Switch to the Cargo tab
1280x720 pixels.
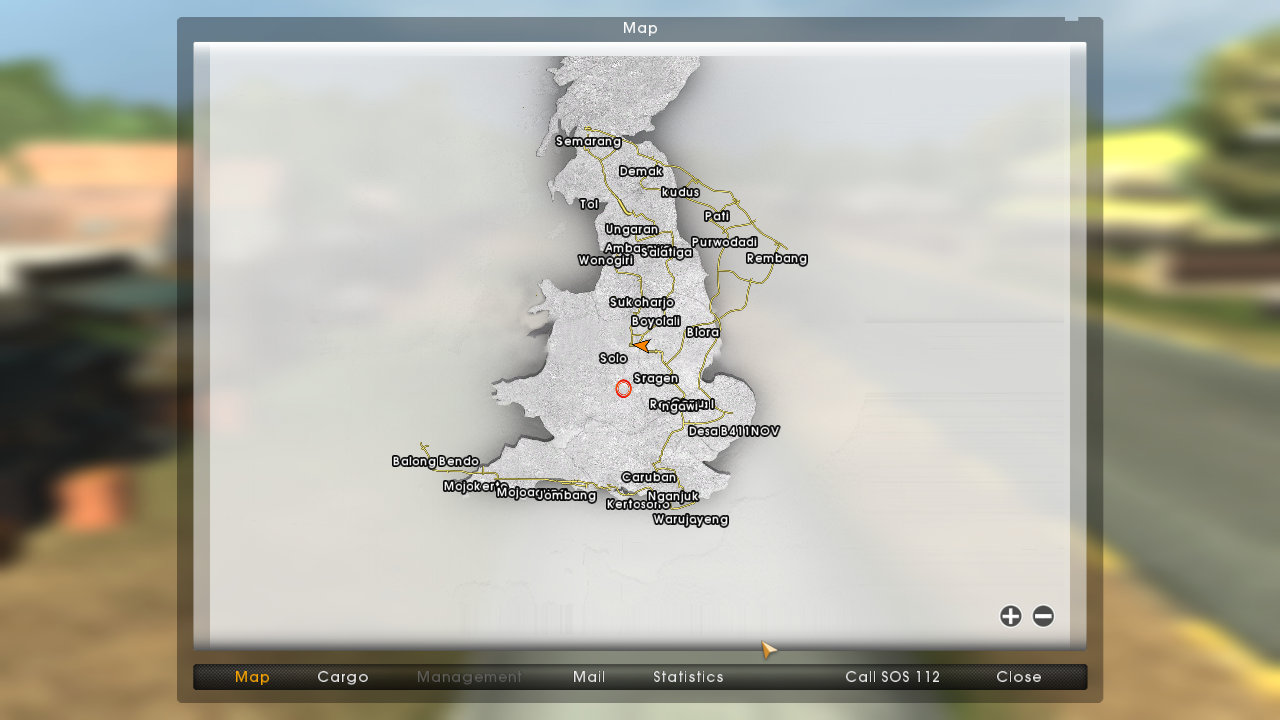pyautogui.click(x=342, y=677)
